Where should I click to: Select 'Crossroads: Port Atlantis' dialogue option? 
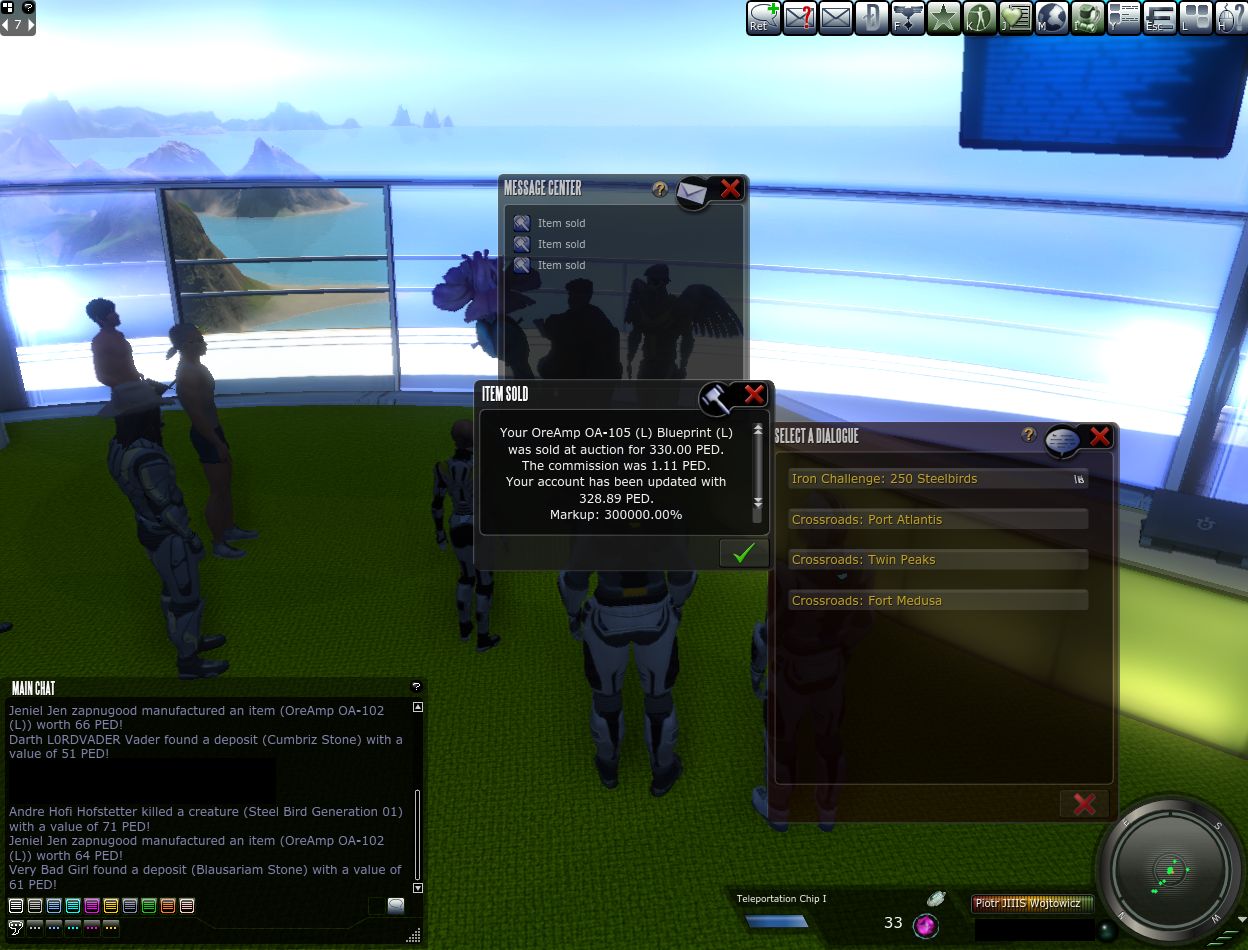point(937,520)
